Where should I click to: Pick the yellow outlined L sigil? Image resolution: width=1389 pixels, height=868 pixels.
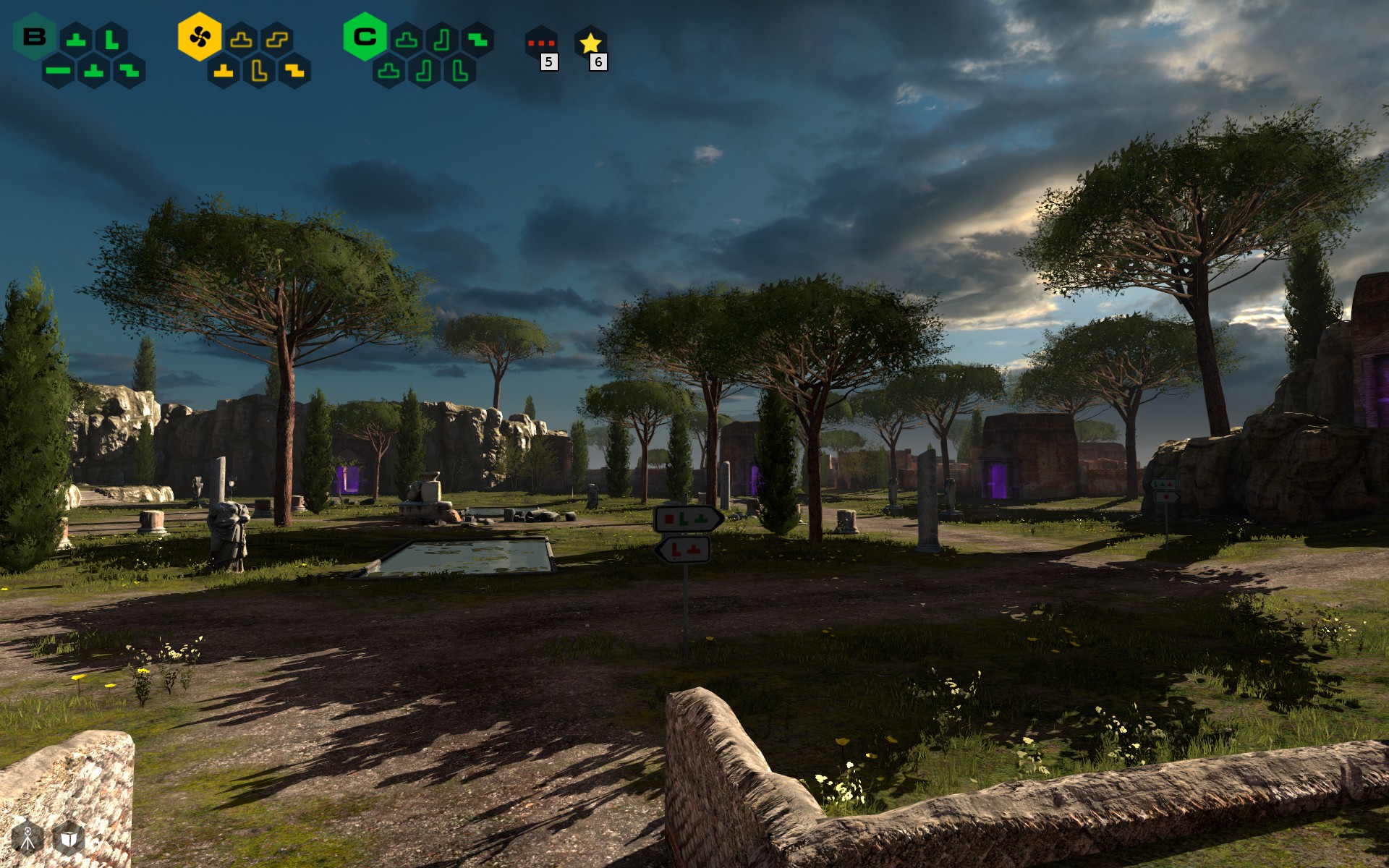click(x=259, y=71)
